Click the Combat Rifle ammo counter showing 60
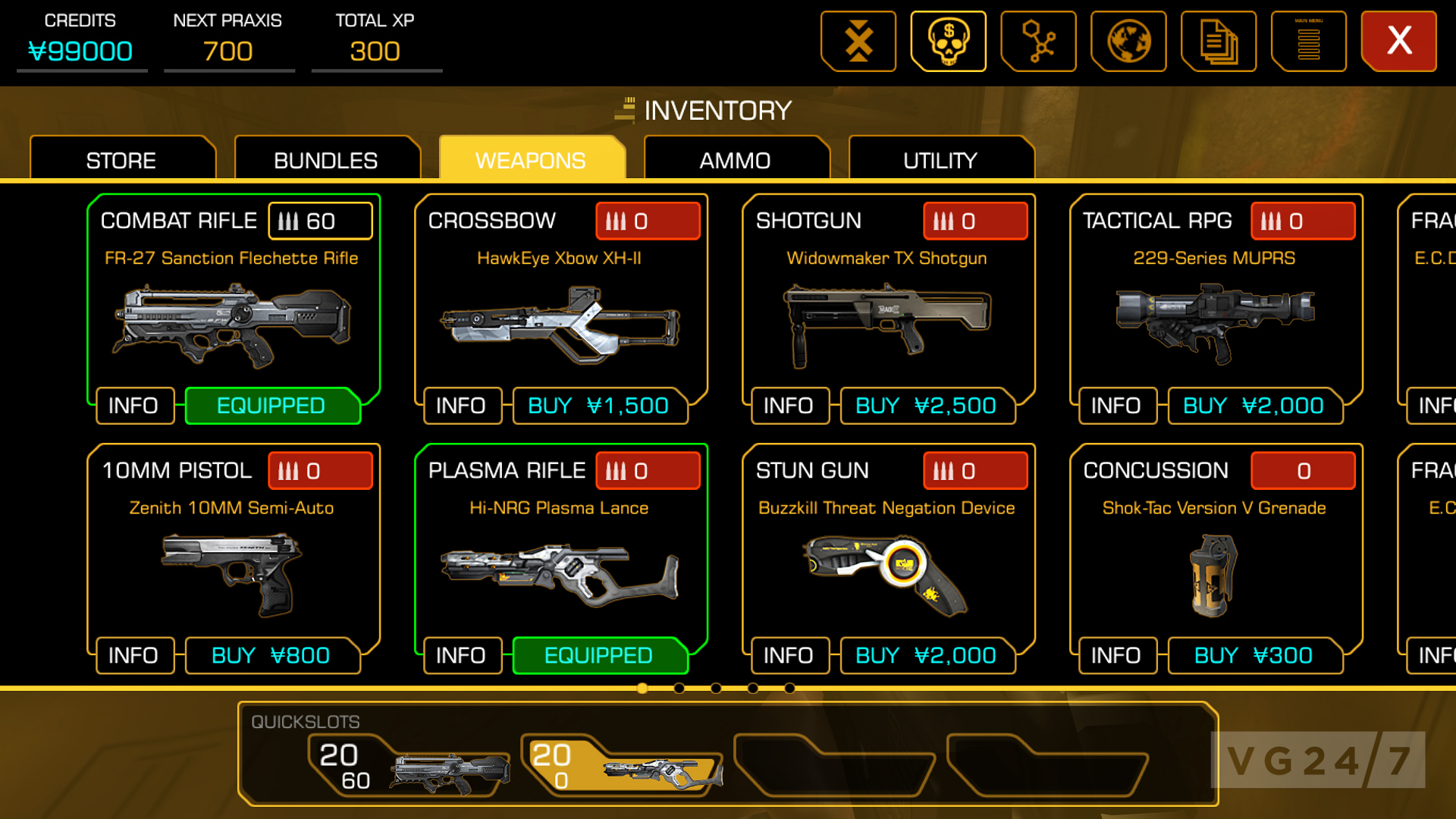The width and height of the screenshot is (1456, 819). click(x=319, y=221)
